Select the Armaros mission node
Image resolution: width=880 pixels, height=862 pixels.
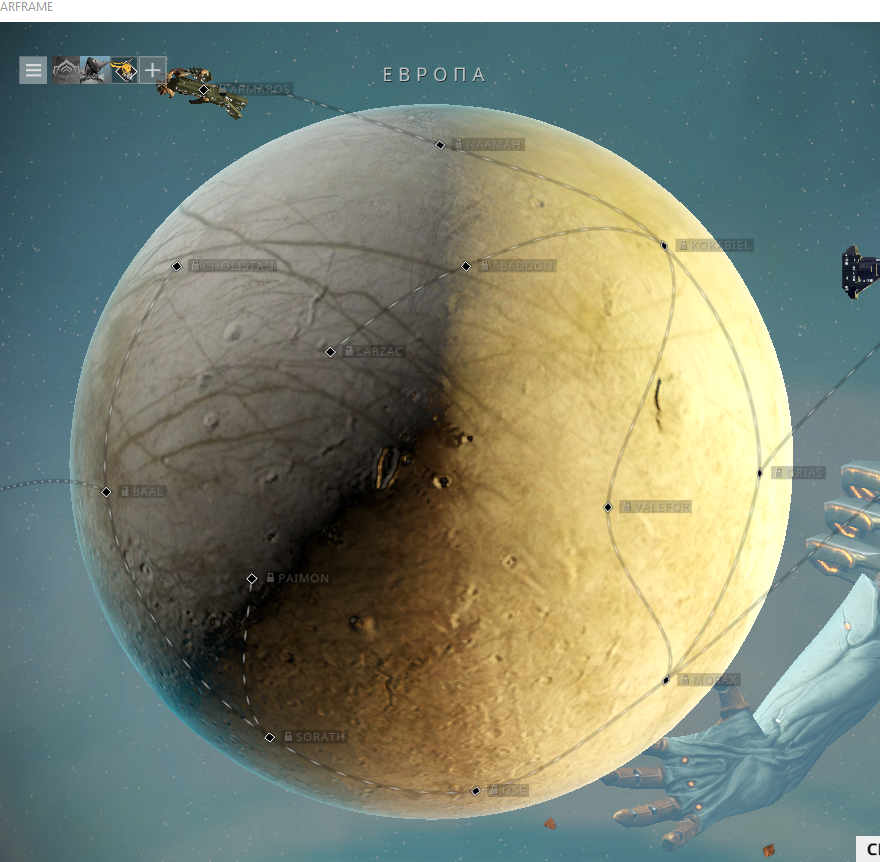click(204, 90)
